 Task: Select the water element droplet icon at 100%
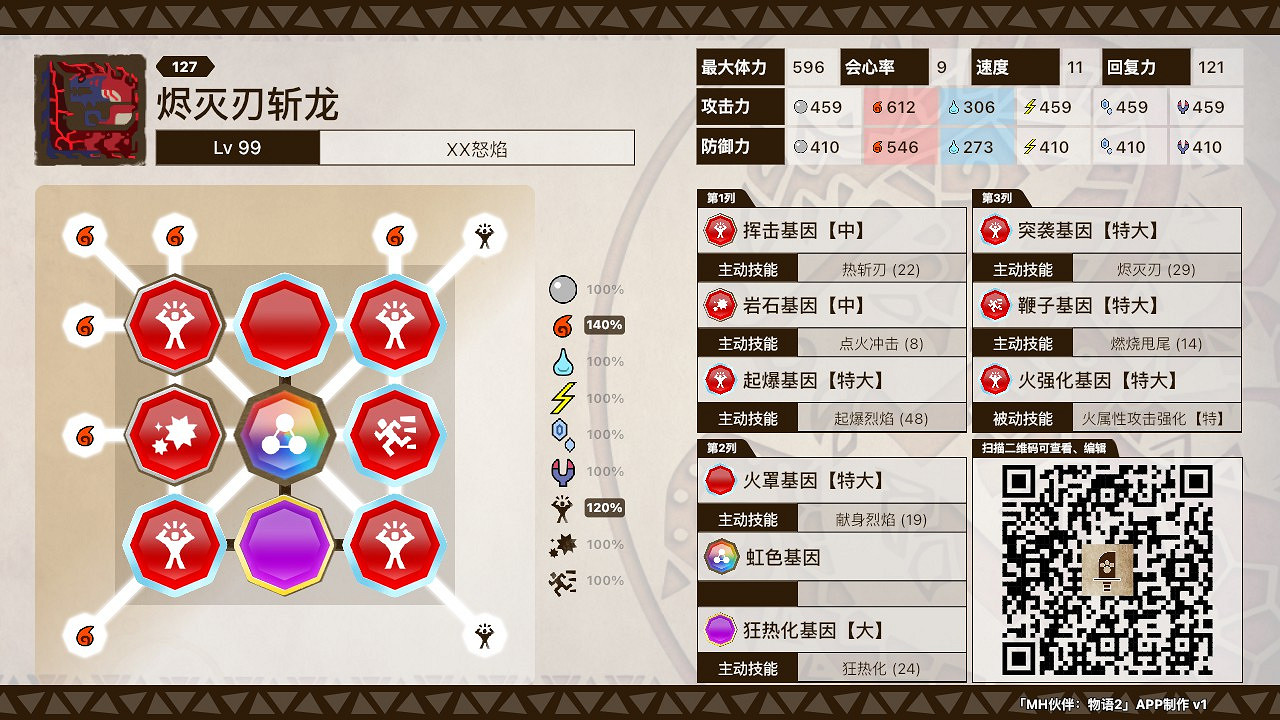point(563,362)
